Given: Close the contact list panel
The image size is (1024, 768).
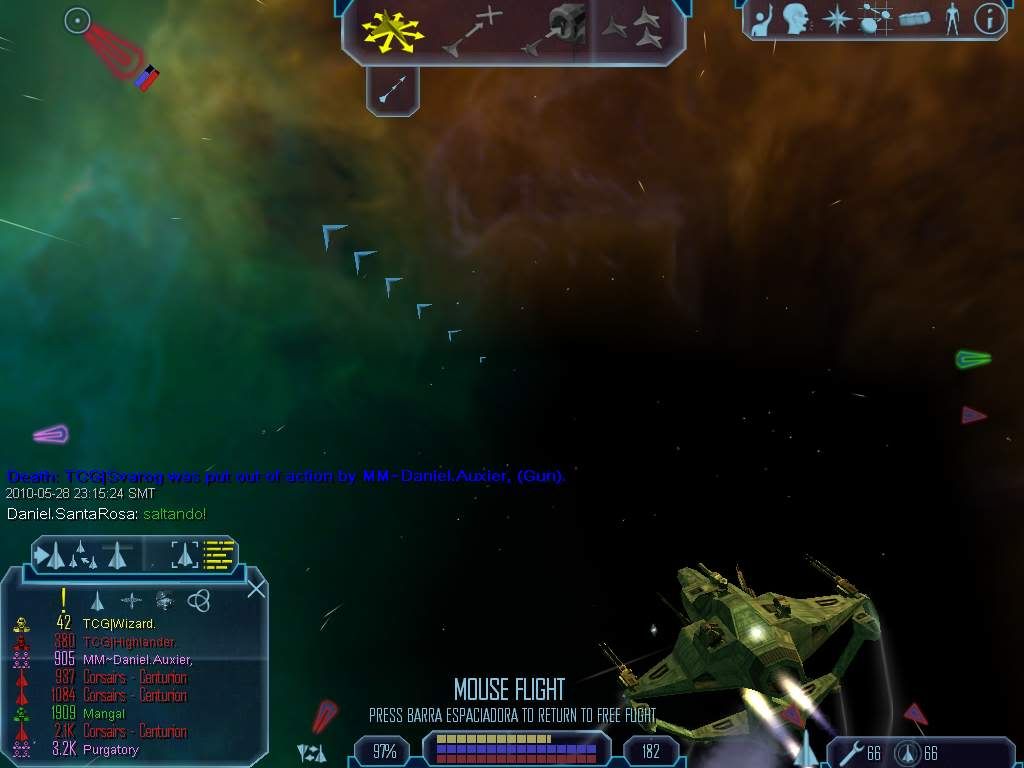Looking at the screenshot, I should click(x=256, y=588).
